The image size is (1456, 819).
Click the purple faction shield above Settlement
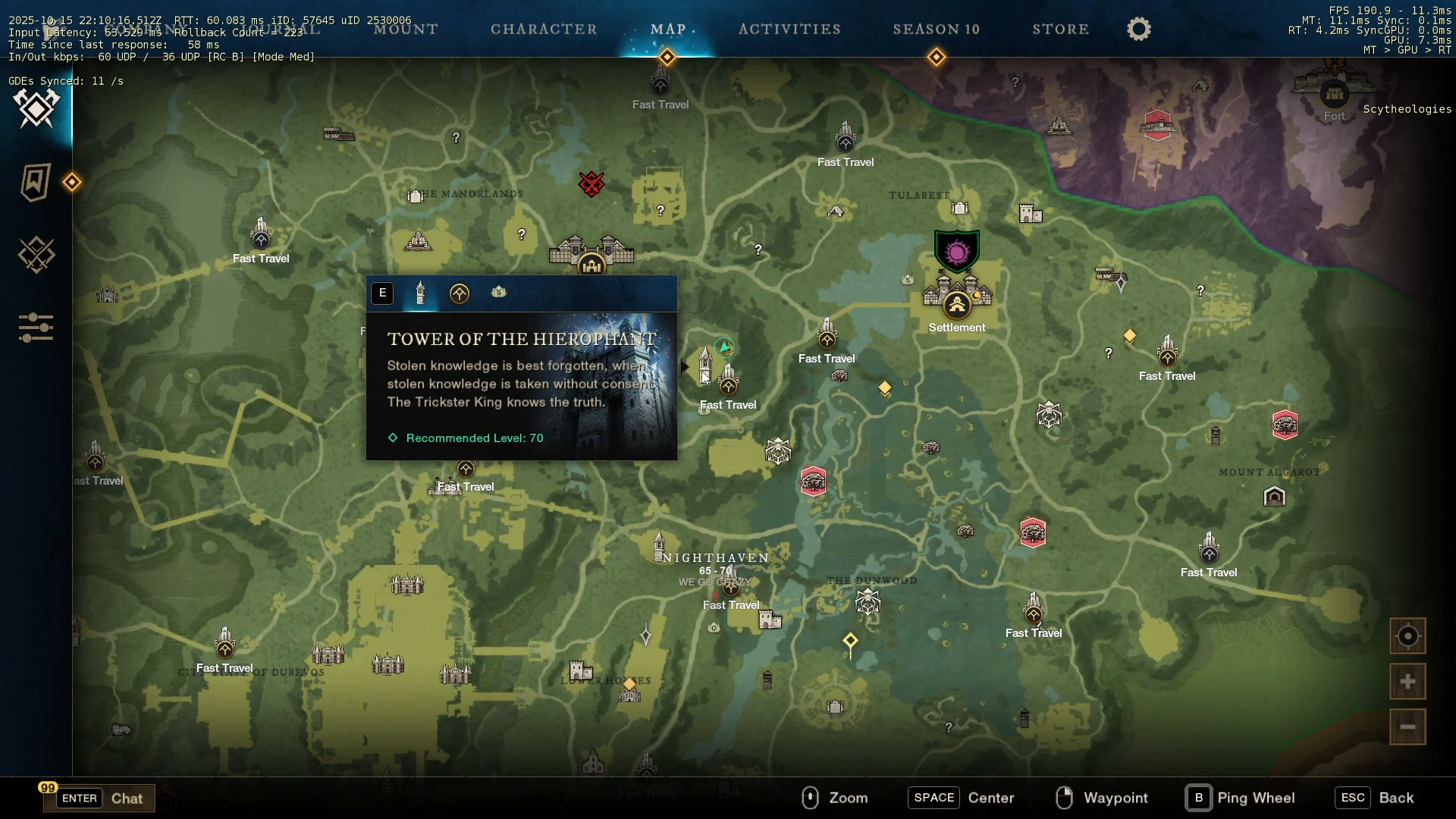point(957,251)
